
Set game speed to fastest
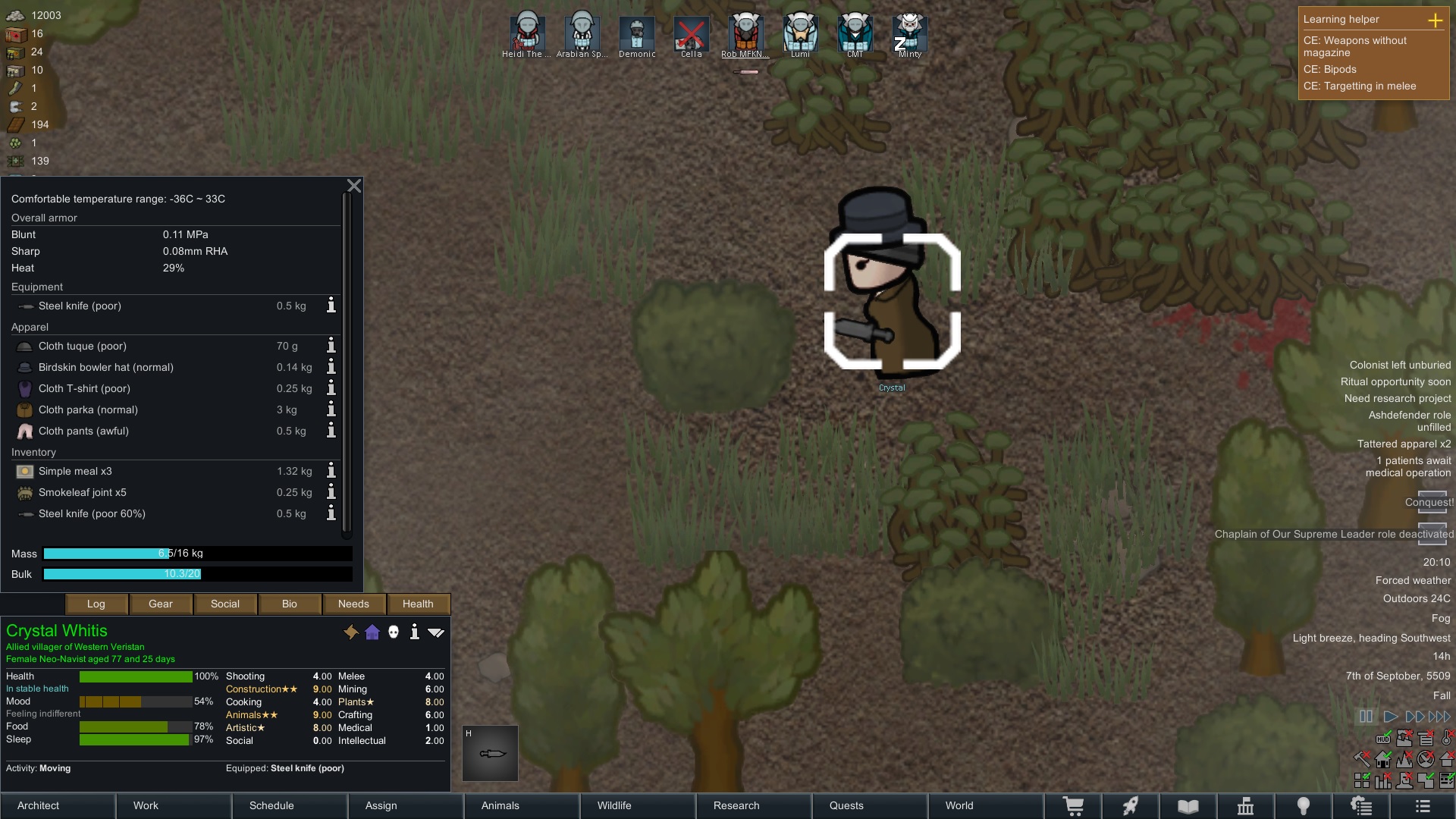pos(1439,716)
